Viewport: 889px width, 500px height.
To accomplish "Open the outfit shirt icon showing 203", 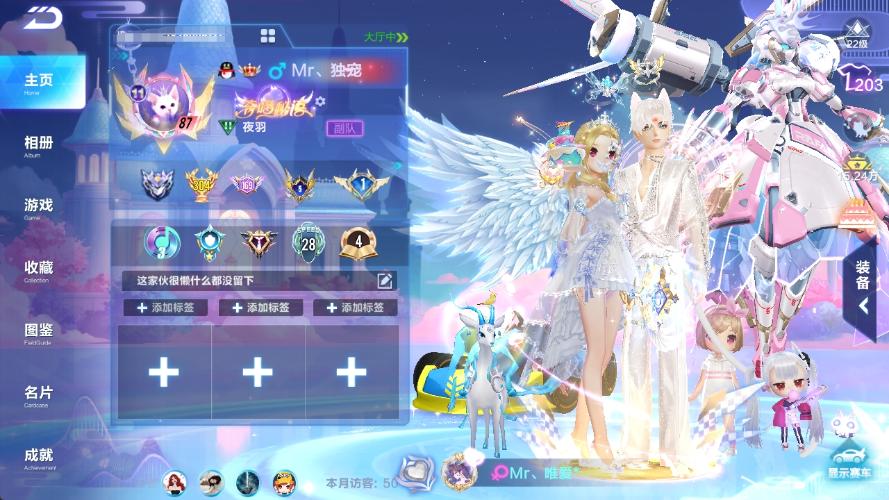I will tap(860, 86).
